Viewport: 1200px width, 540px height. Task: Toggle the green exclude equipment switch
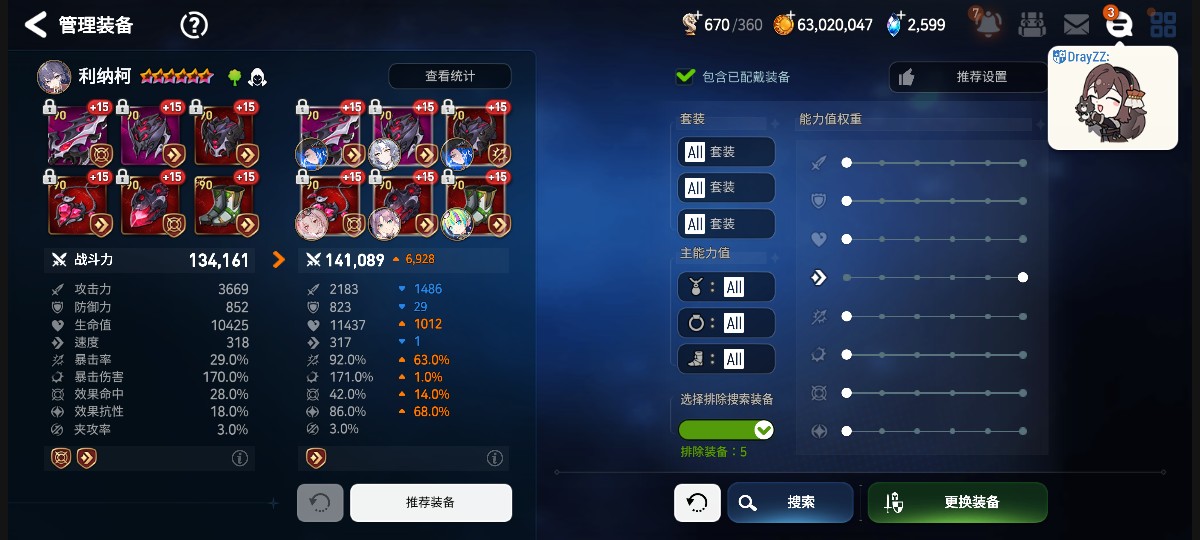(x=726, y=430)
